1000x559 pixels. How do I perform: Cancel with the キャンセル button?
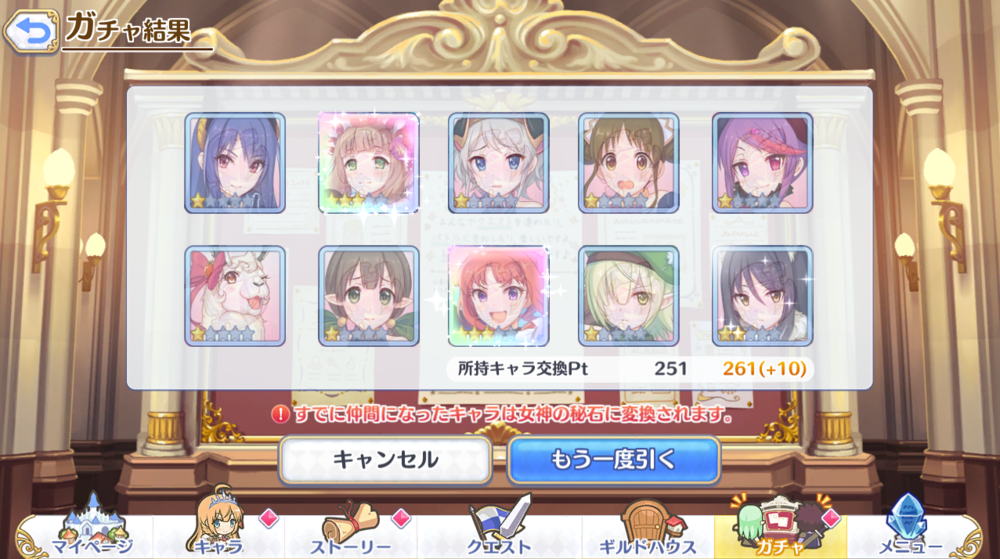385,460
